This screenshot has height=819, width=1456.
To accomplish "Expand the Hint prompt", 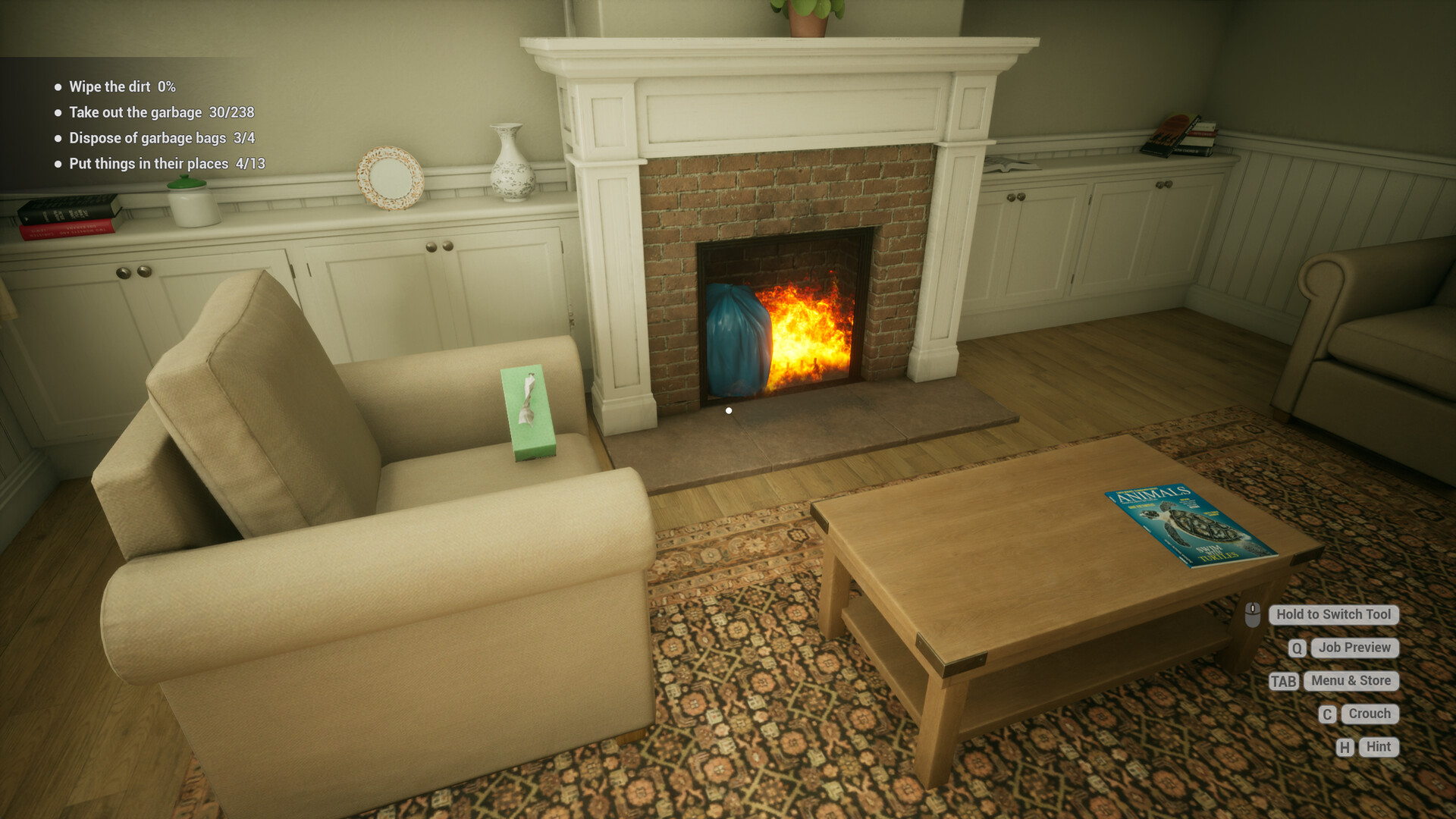I will [1378, 747].
